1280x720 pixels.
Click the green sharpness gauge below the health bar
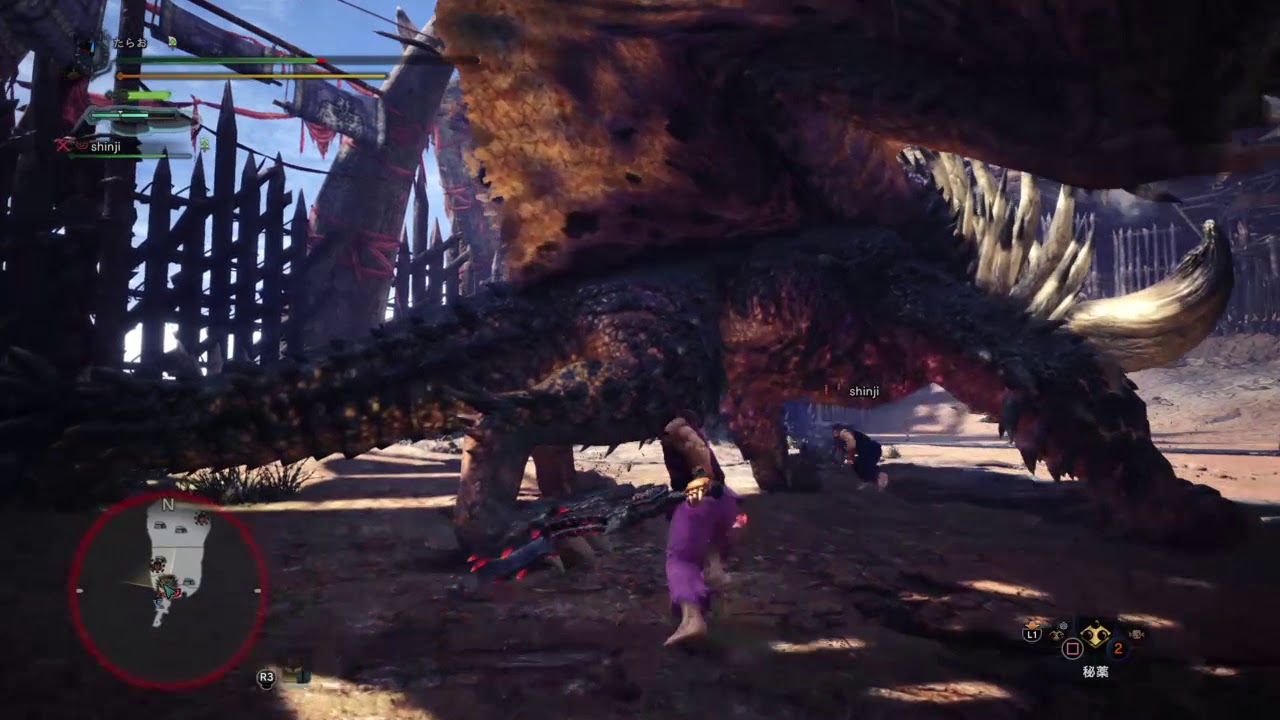(145, 94)
